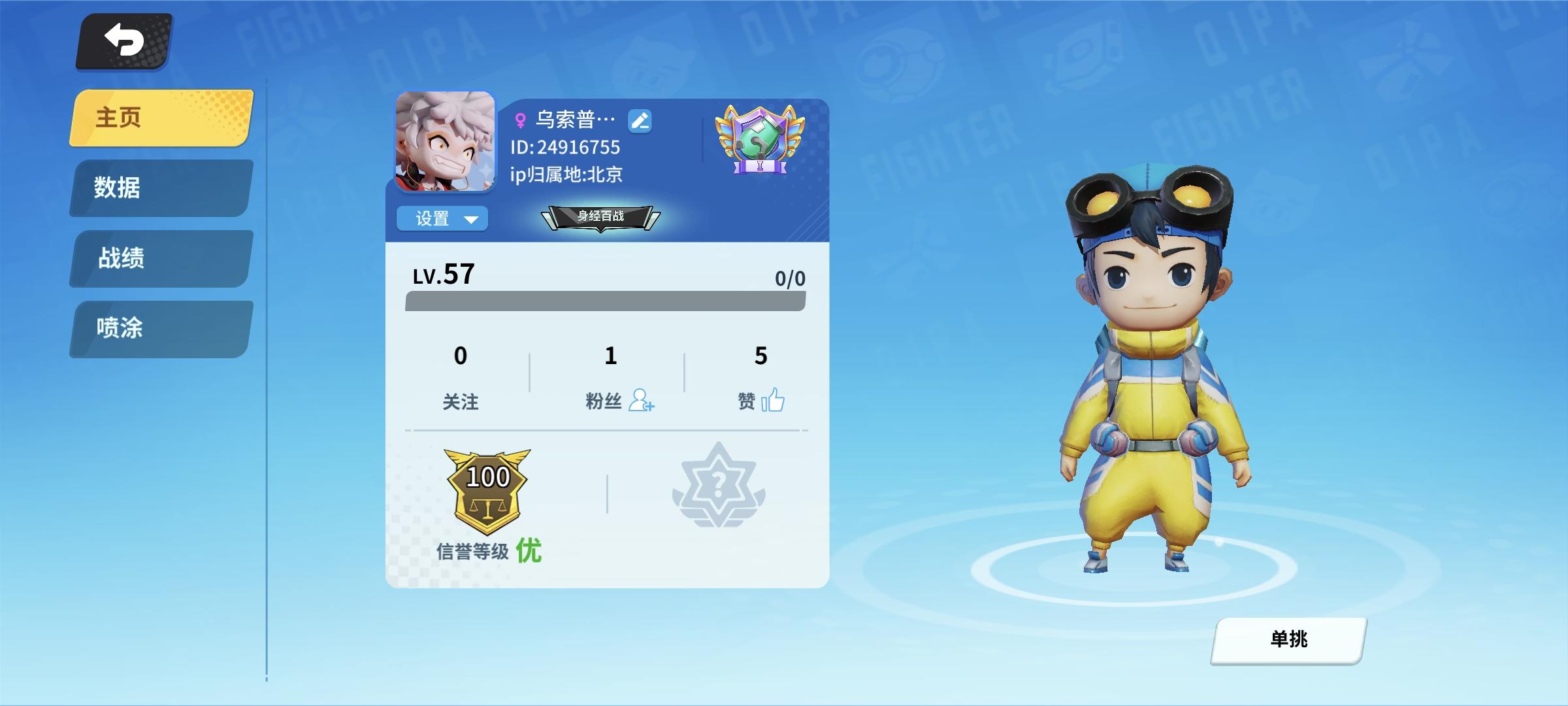The image size is (1568, 706).
Task: Open the nickname edit pencil icon
Action: [639, 121]
